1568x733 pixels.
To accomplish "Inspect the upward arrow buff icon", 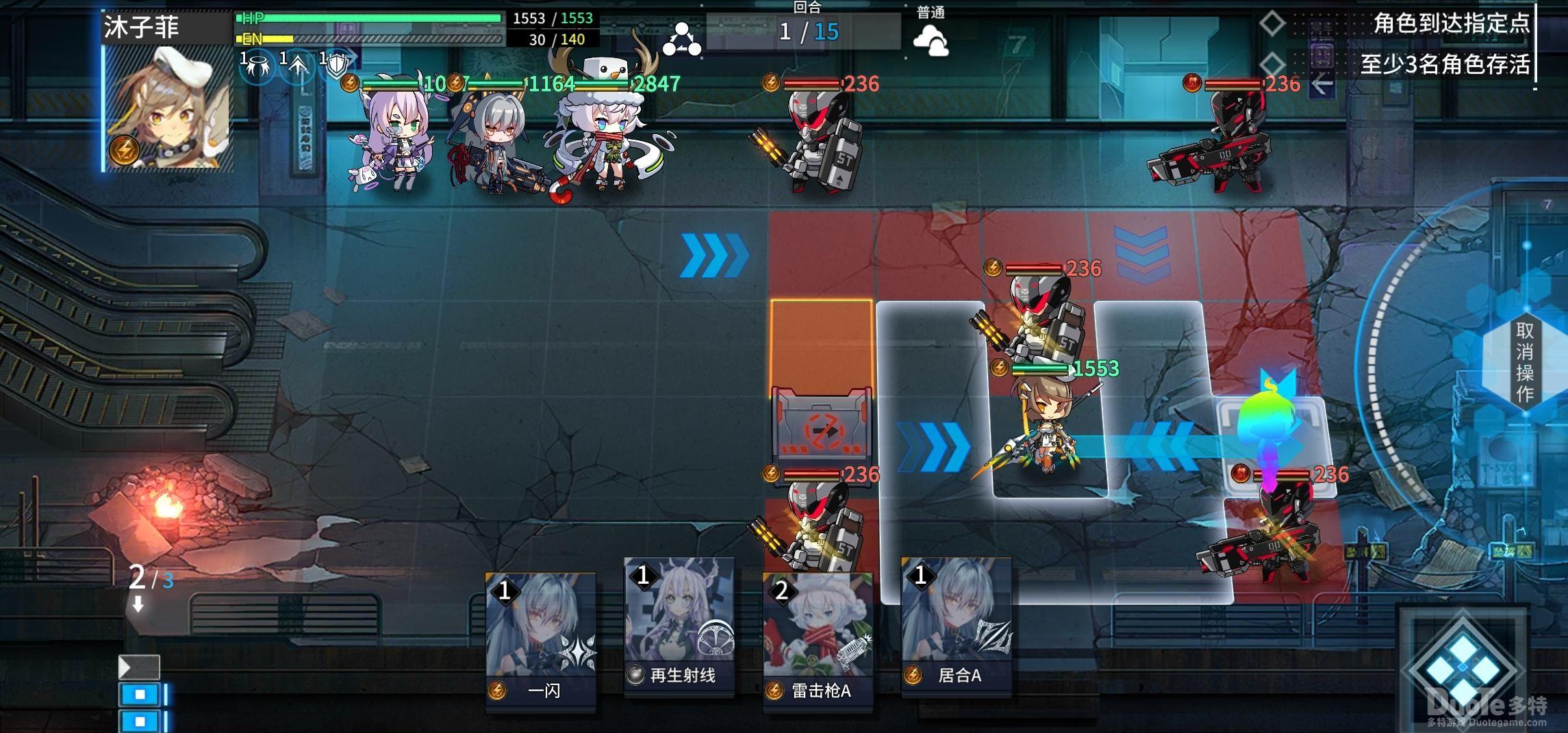I will coord(298,67).
